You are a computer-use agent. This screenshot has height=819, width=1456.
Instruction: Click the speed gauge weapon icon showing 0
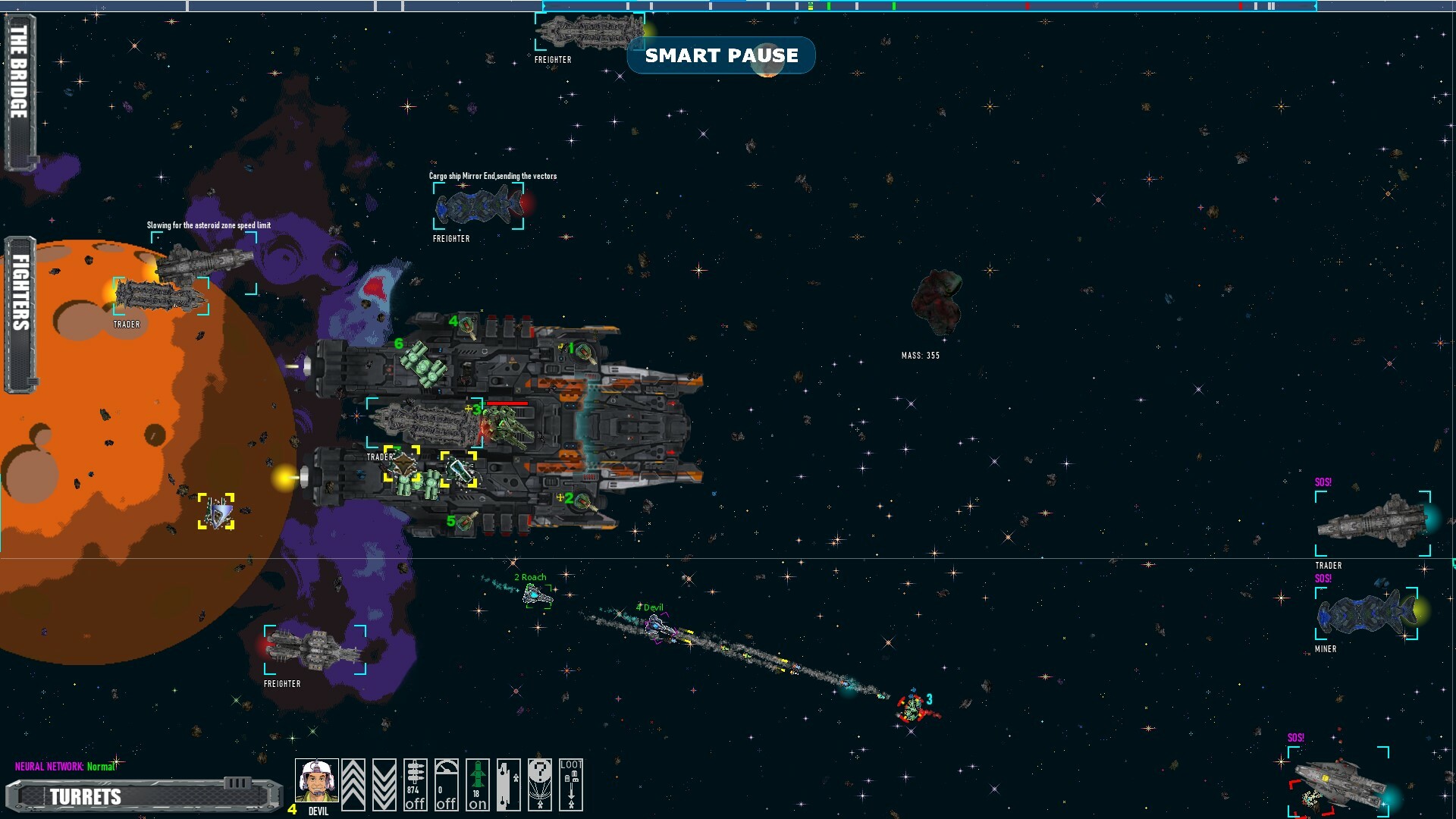tap(446, 785)
